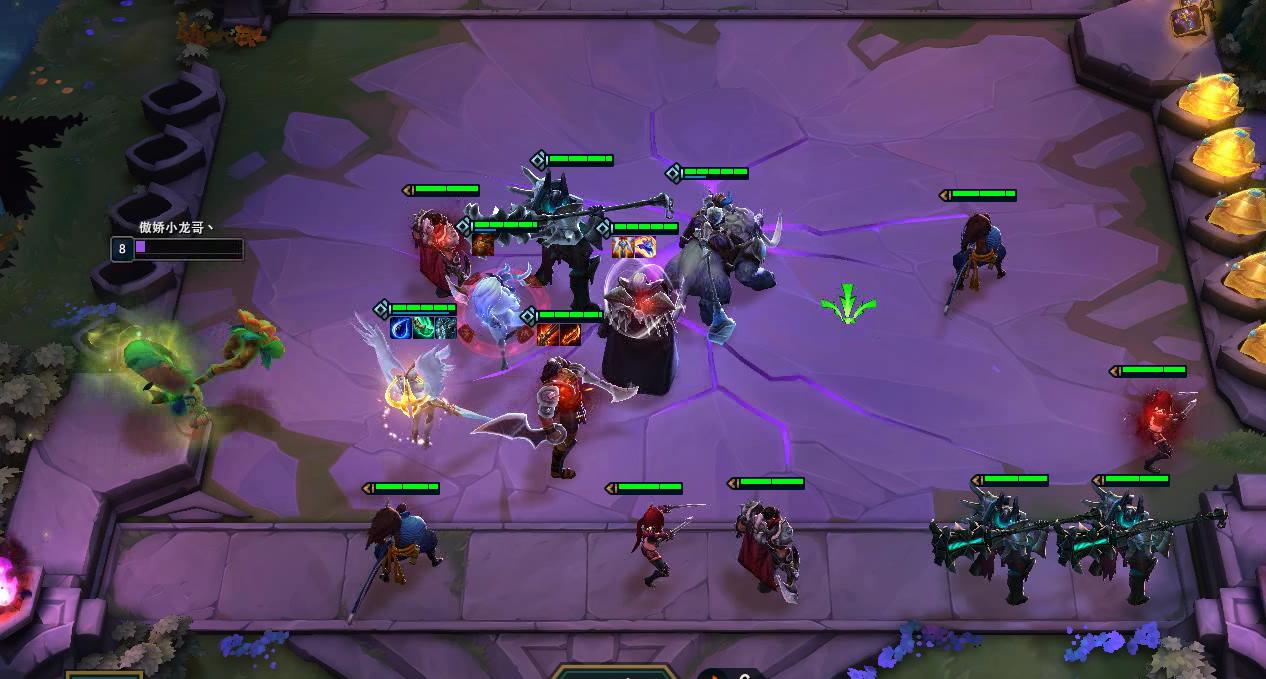Click the gold and blue item beside Guardian Angel
1266x679 pixels.
click(645, 247)
